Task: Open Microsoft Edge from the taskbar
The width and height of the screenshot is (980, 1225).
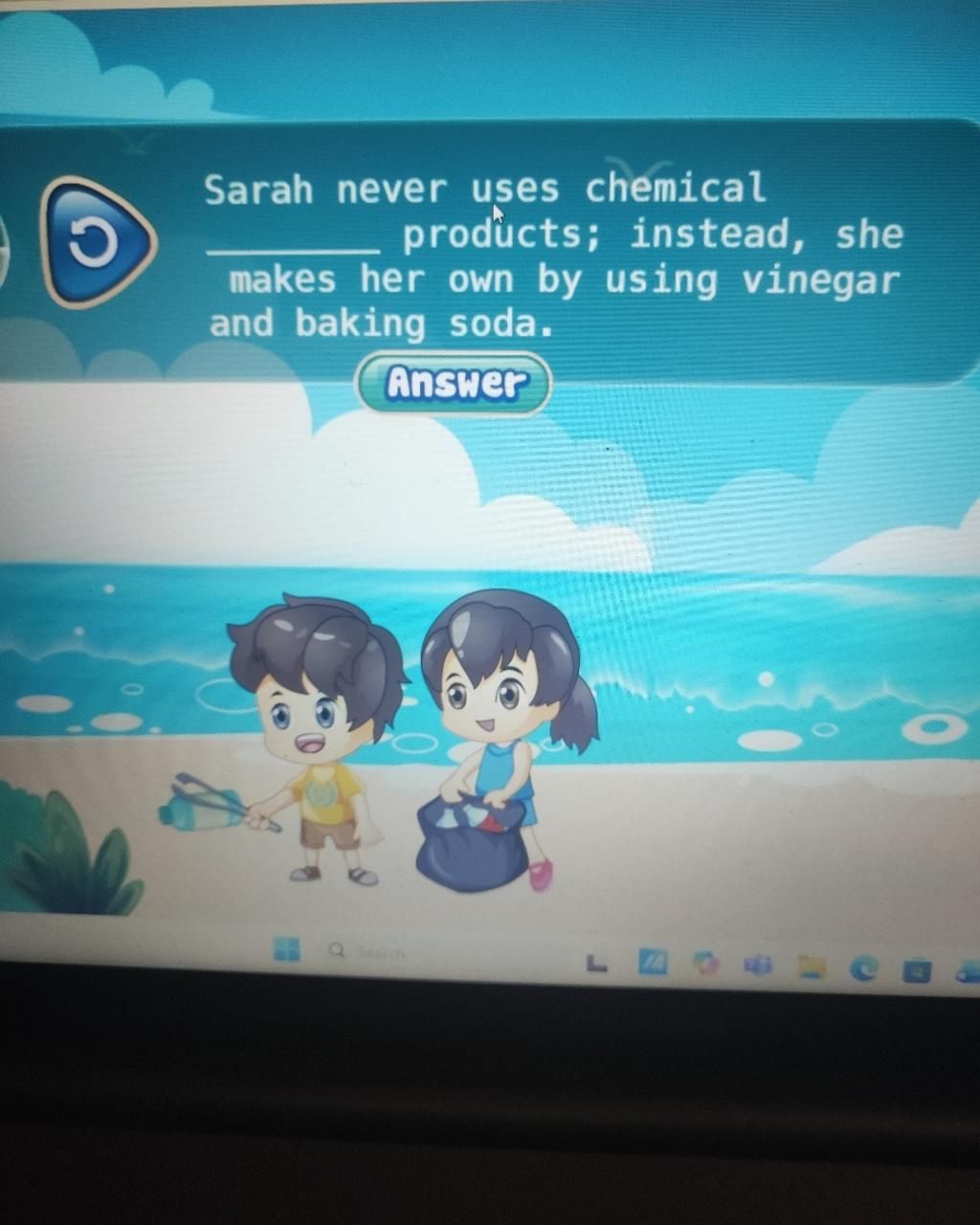Action: pyautogui.click(x=865, y=969)
